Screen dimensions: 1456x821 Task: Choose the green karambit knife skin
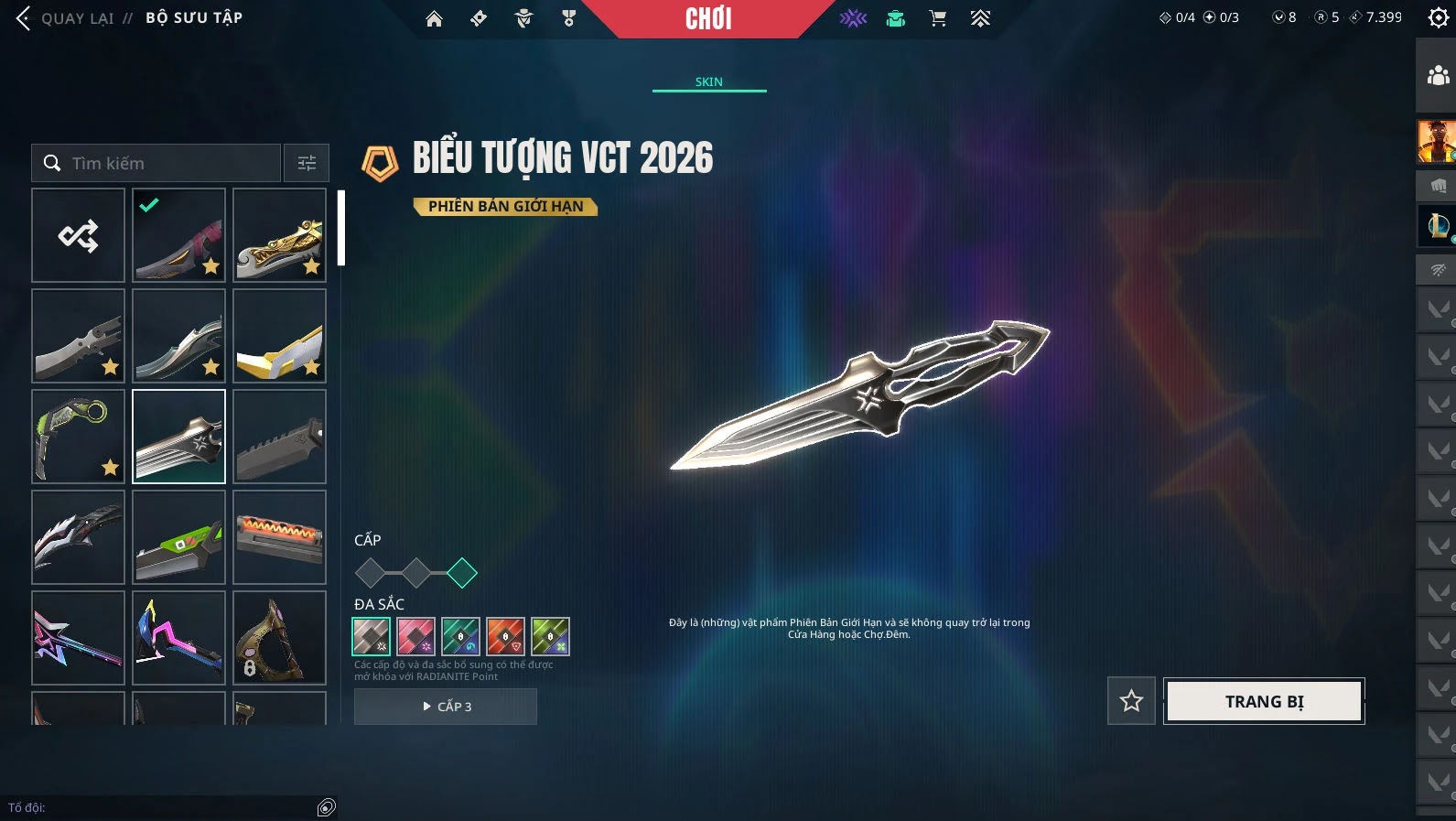(78, 437)
